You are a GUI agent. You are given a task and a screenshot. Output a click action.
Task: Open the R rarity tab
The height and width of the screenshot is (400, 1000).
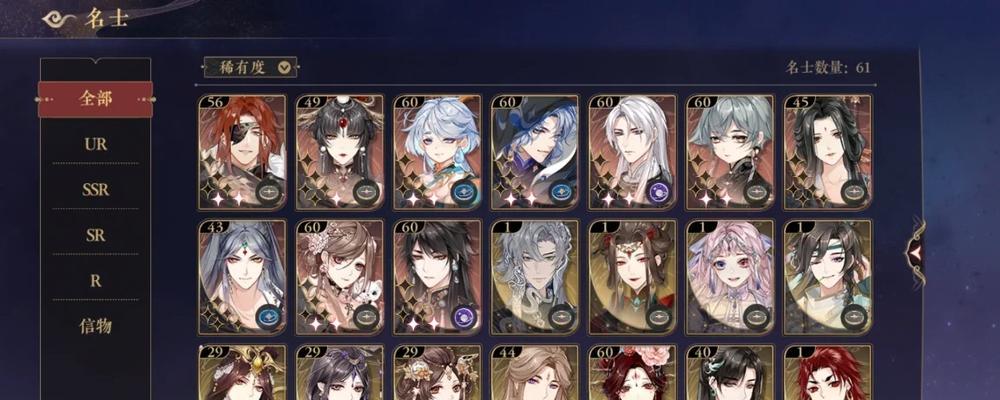click(95, 281)
